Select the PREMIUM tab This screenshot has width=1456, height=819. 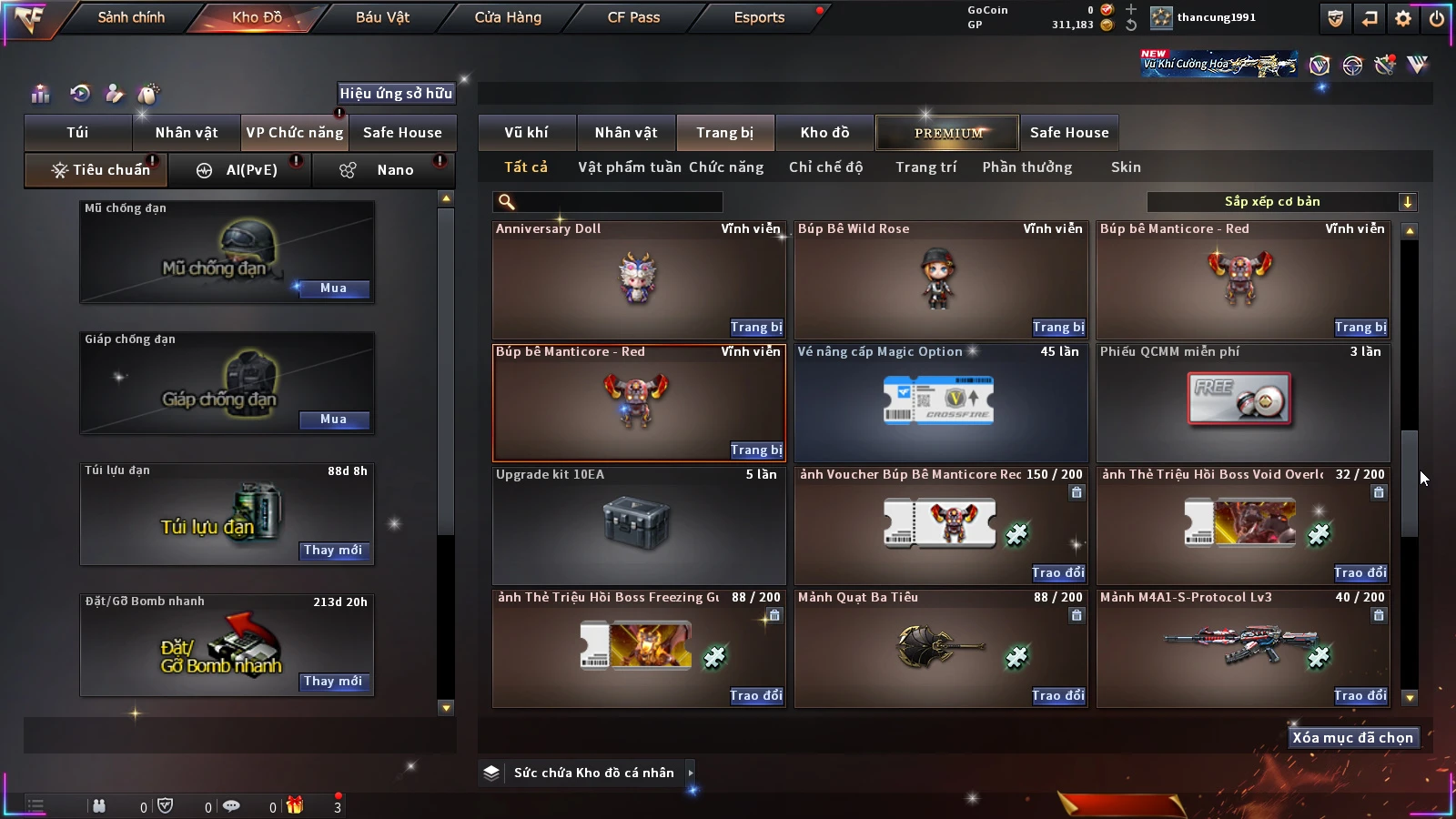[947, 133]
